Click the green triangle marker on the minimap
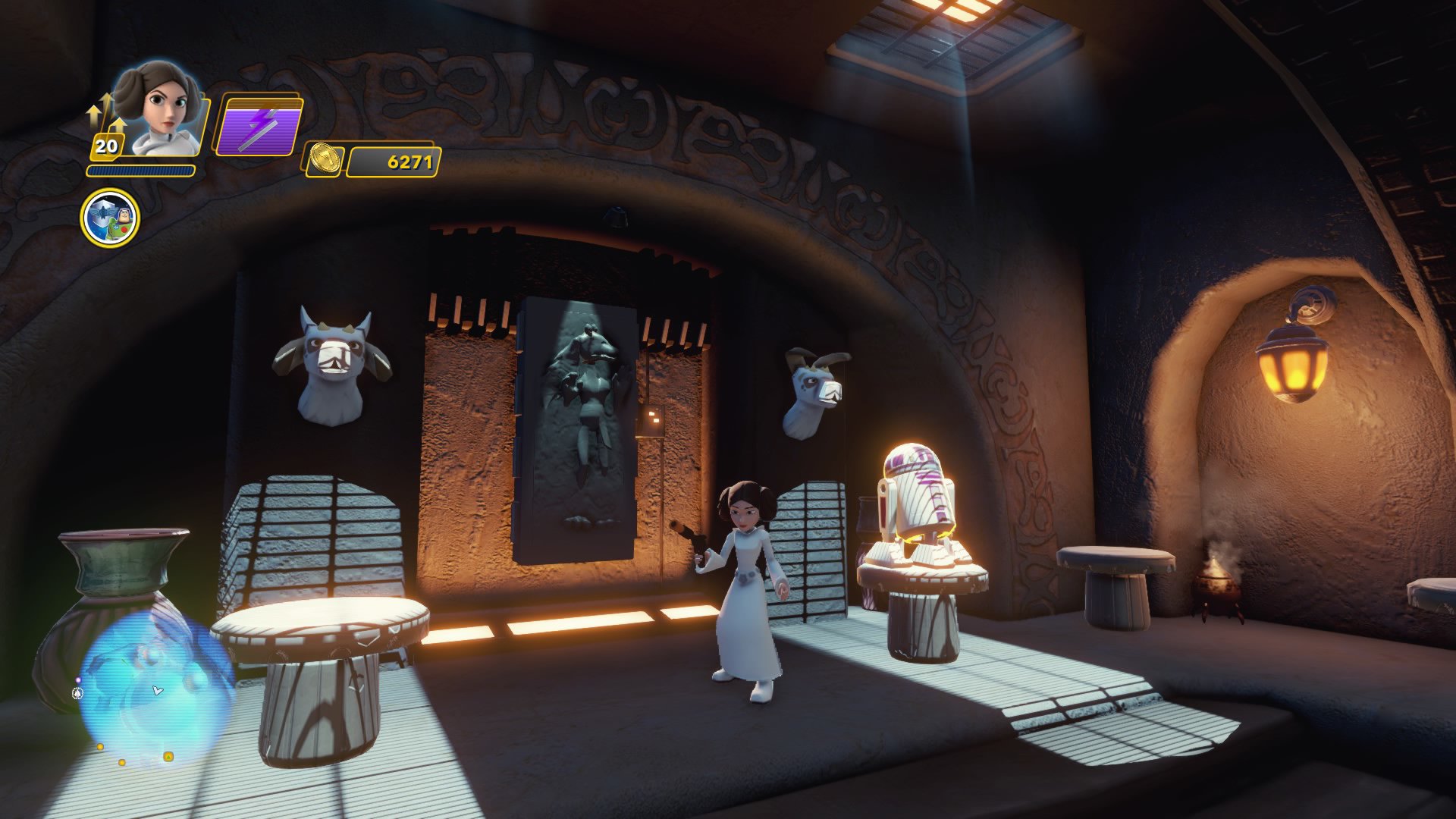Screen dimensions: 1456x819 168,758
